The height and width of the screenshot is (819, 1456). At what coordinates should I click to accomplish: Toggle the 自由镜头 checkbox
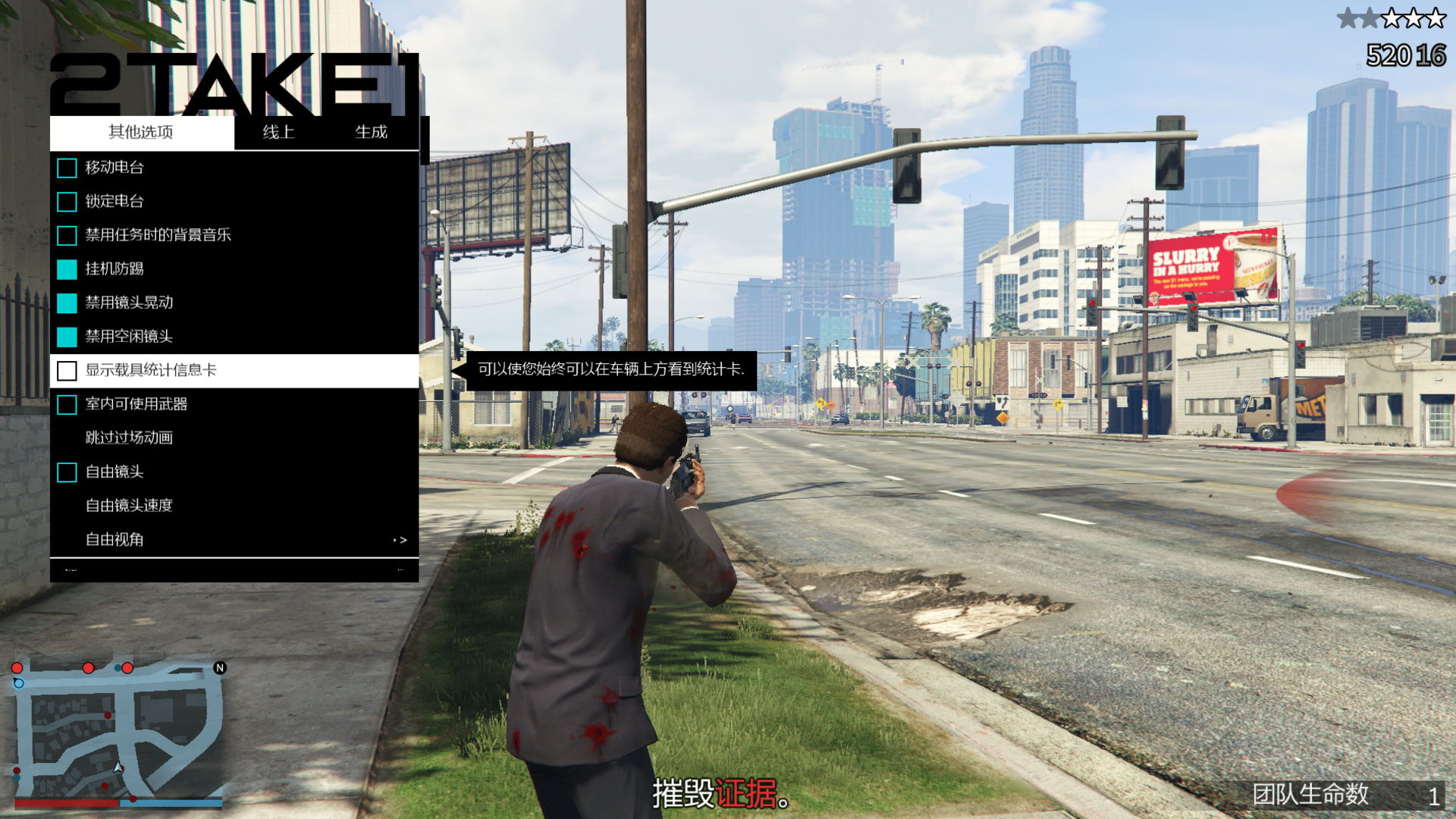67,472
